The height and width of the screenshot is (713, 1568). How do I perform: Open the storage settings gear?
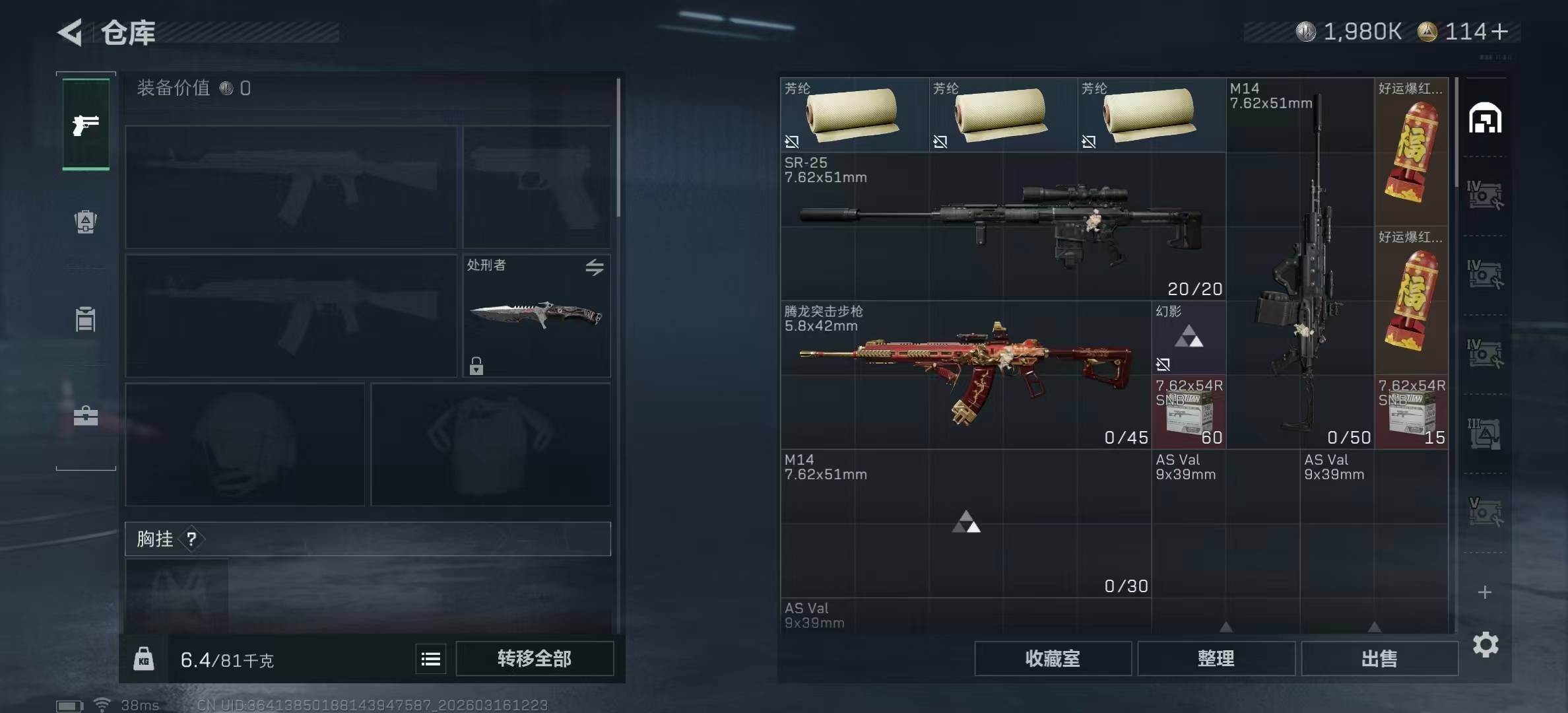tap(1485, 644)
